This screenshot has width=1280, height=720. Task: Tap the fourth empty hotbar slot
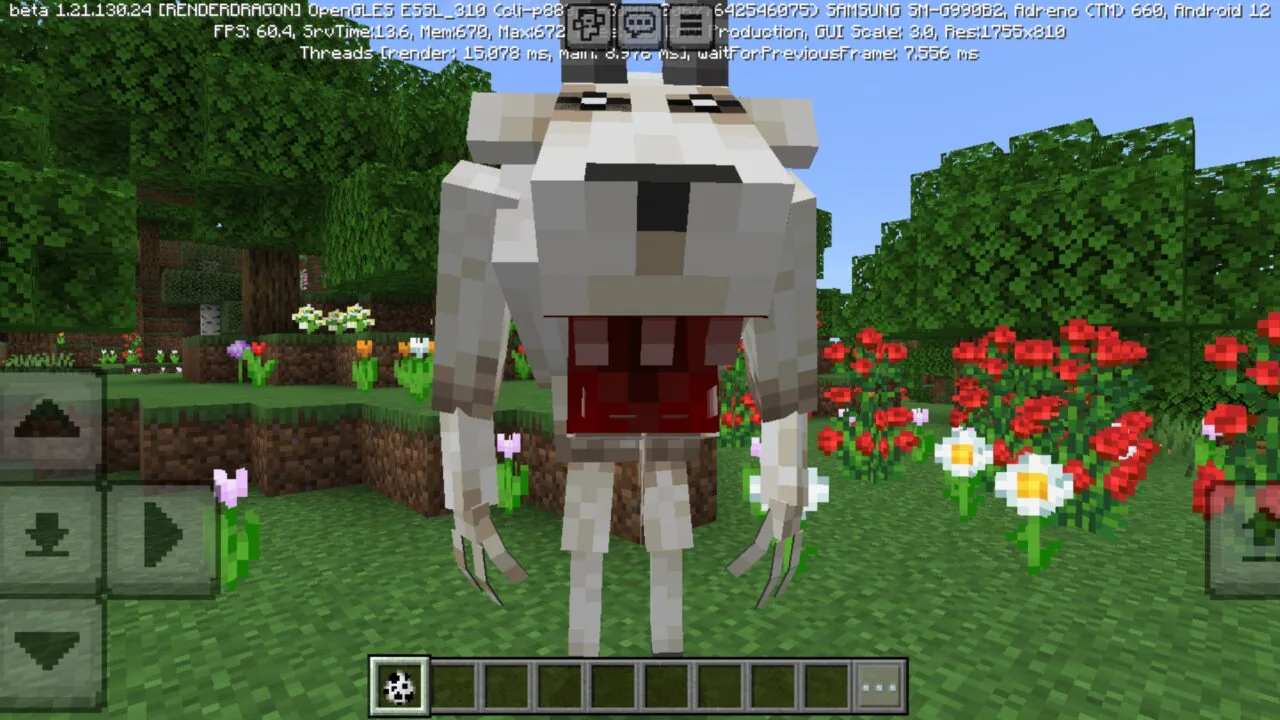pos(560,686)
